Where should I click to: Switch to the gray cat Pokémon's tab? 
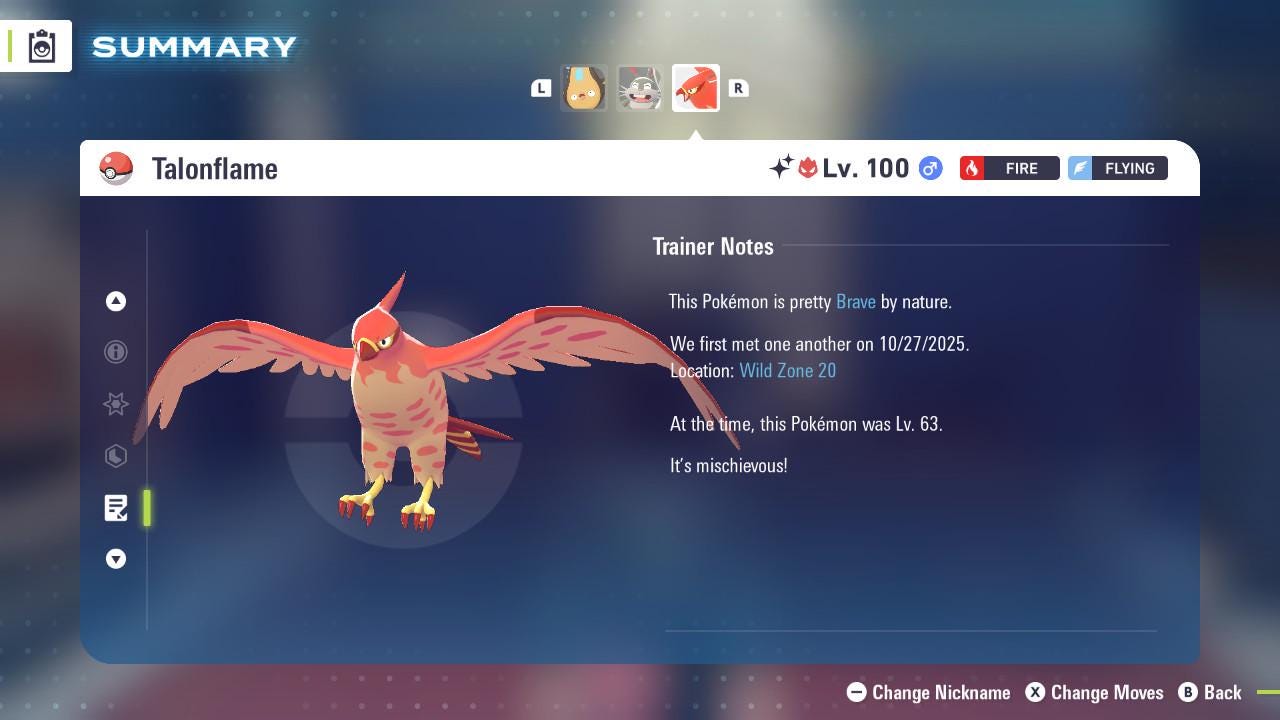click(640, 88)
